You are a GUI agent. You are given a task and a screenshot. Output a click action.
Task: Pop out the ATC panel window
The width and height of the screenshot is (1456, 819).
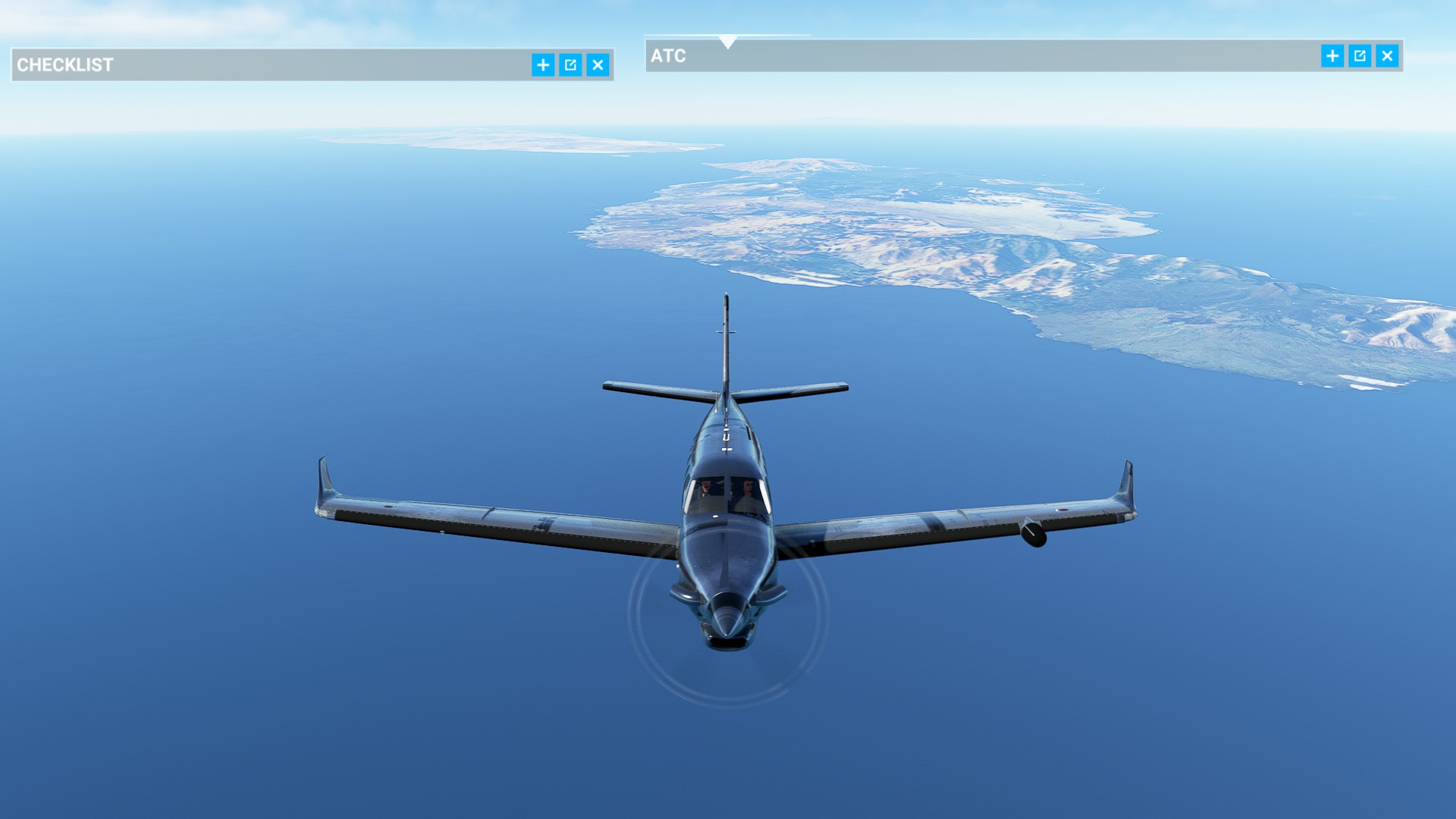(1360, 56)
